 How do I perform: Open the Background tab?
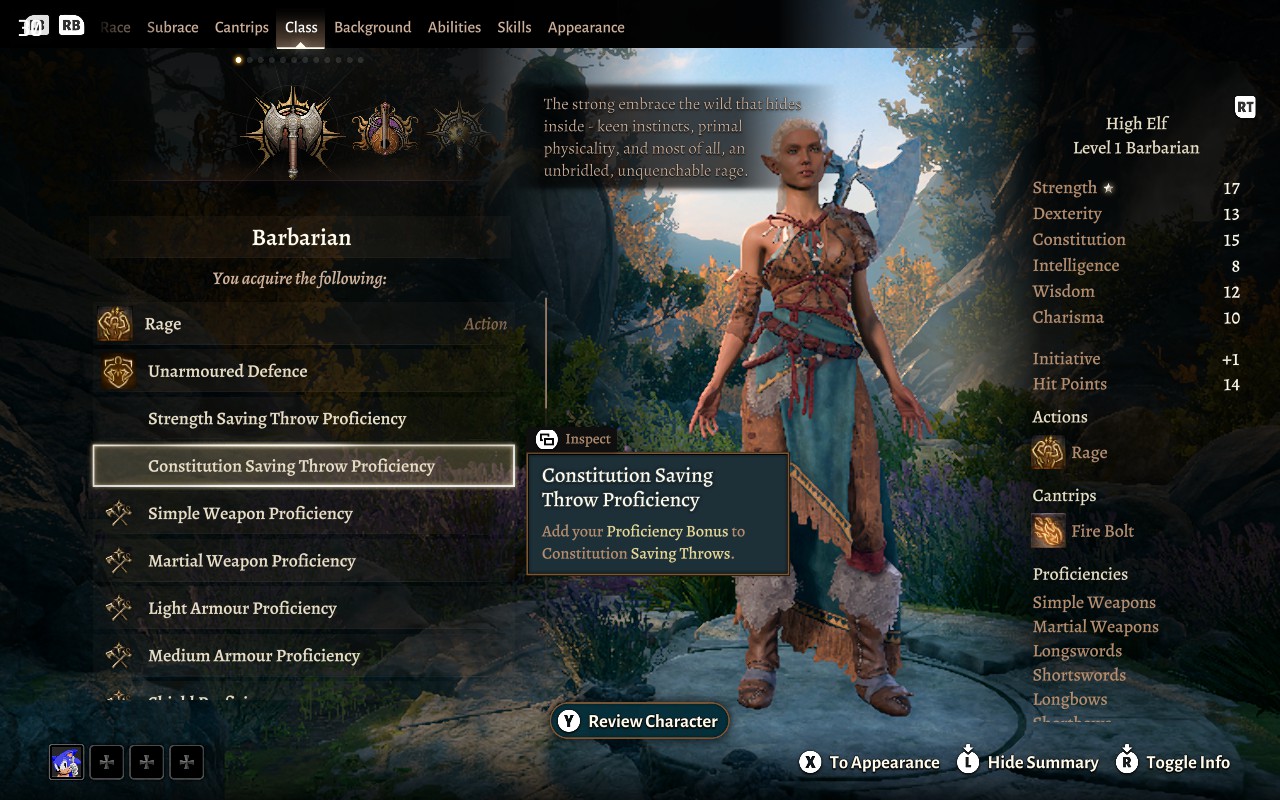(x=372, y=27)
